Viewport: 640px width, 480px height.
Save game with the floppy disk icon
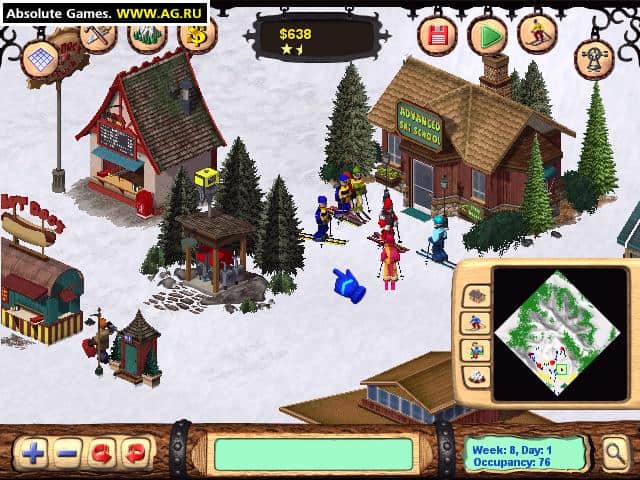click(437, 37)
